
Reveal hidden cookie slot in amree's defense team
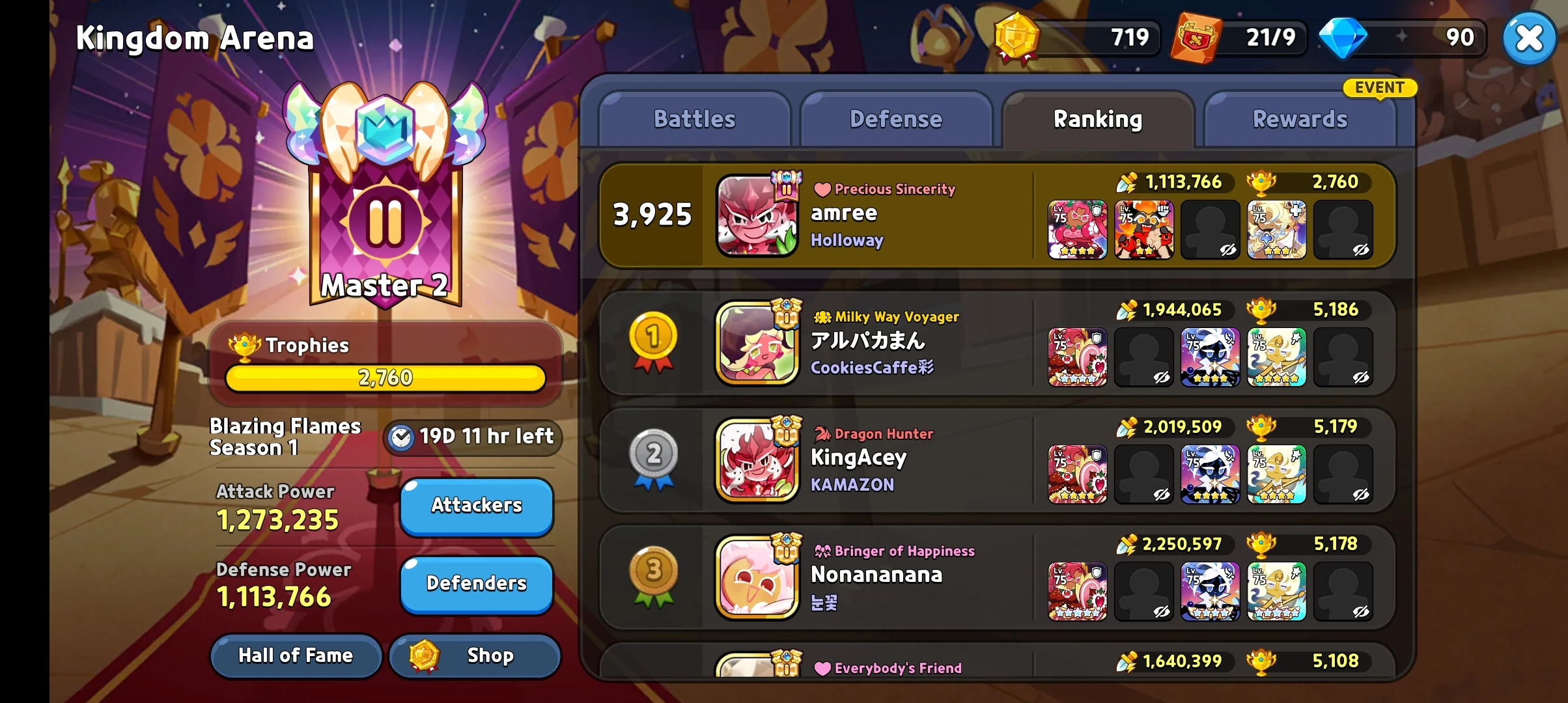tap(1211, 229)
